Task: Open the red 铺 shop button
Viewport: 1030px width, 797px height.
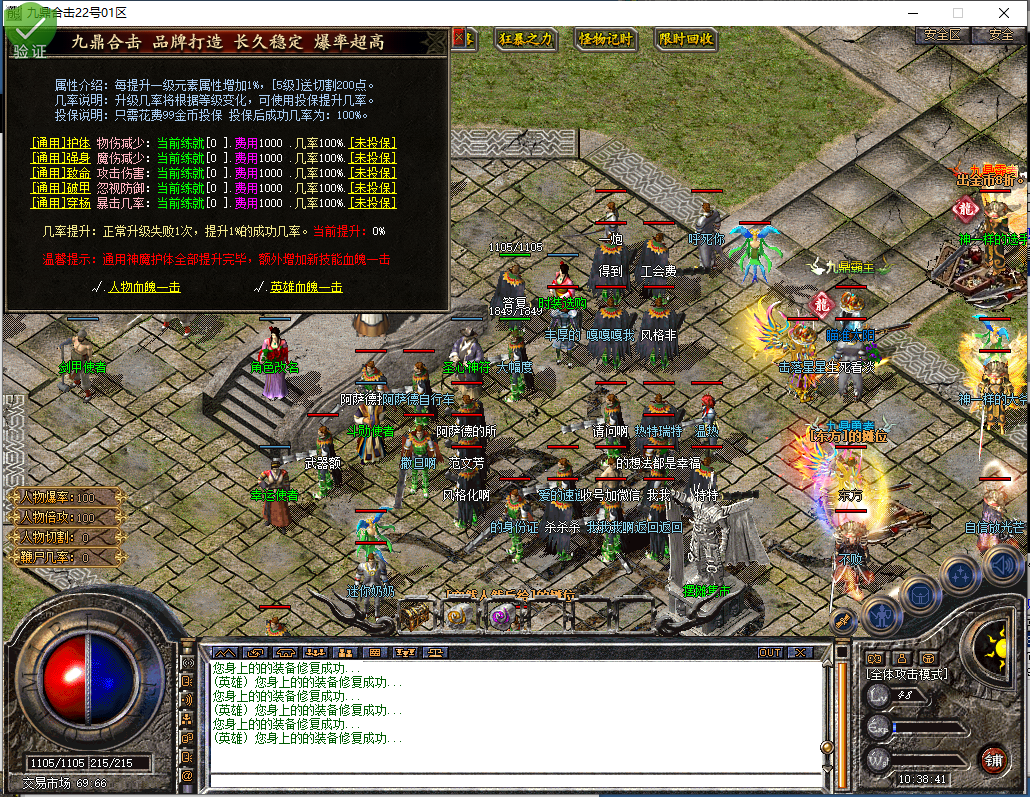Action: pyautogui.click(x=993, y=759)
